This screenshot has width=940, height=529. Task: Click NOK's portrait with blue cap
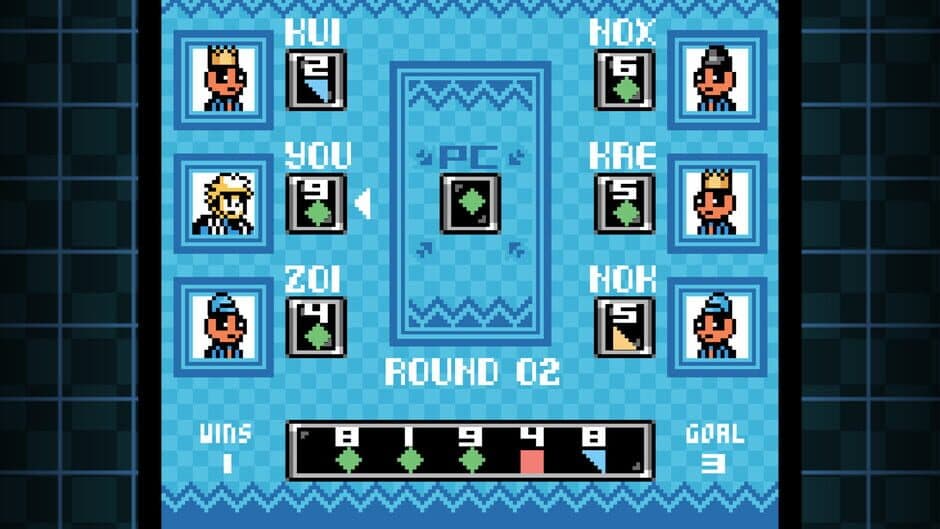[717, 327]
